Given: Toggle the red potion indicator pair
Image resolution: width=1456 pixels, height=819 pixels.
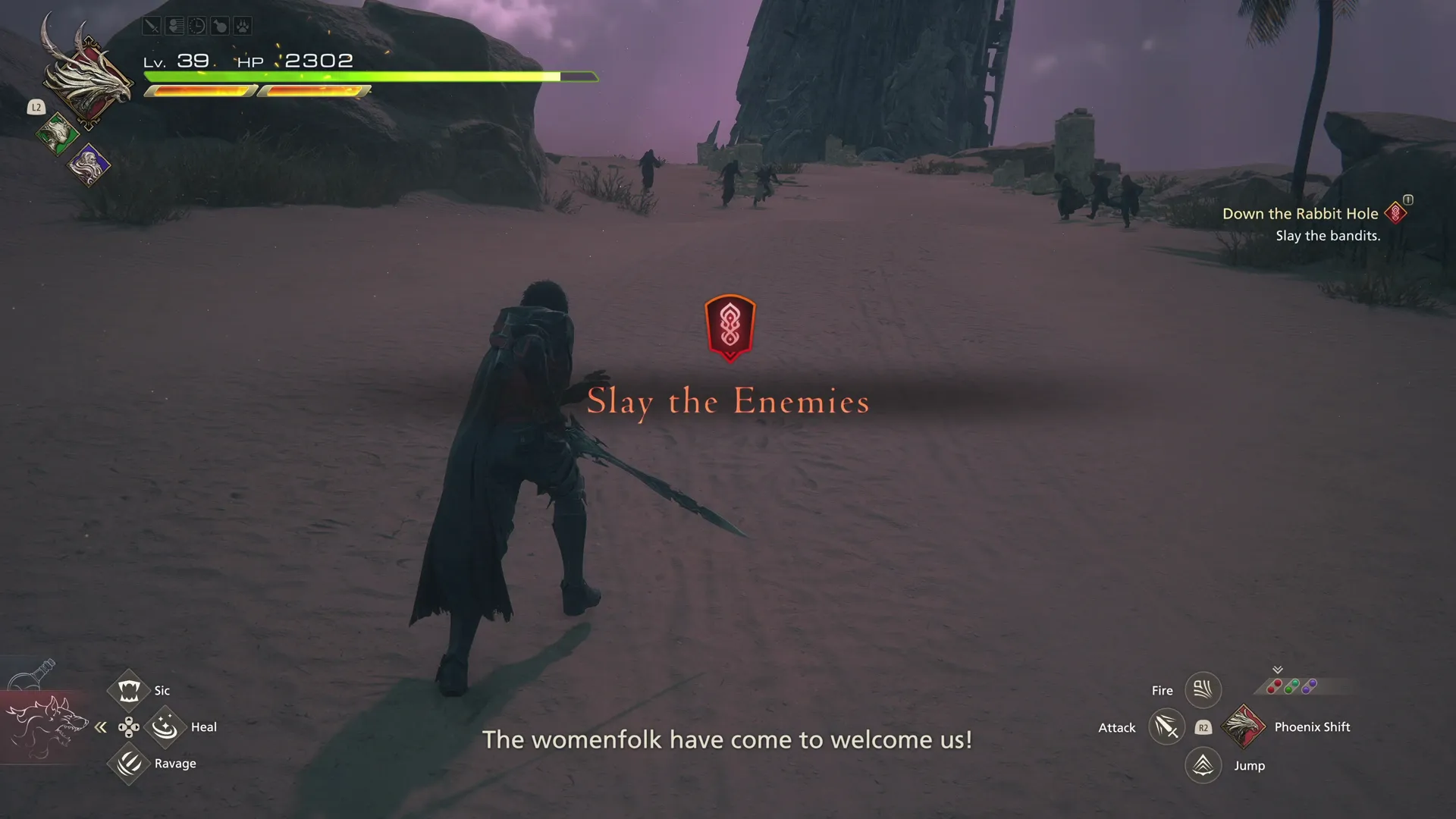Looking at the screenshot, I should 1275,686.
